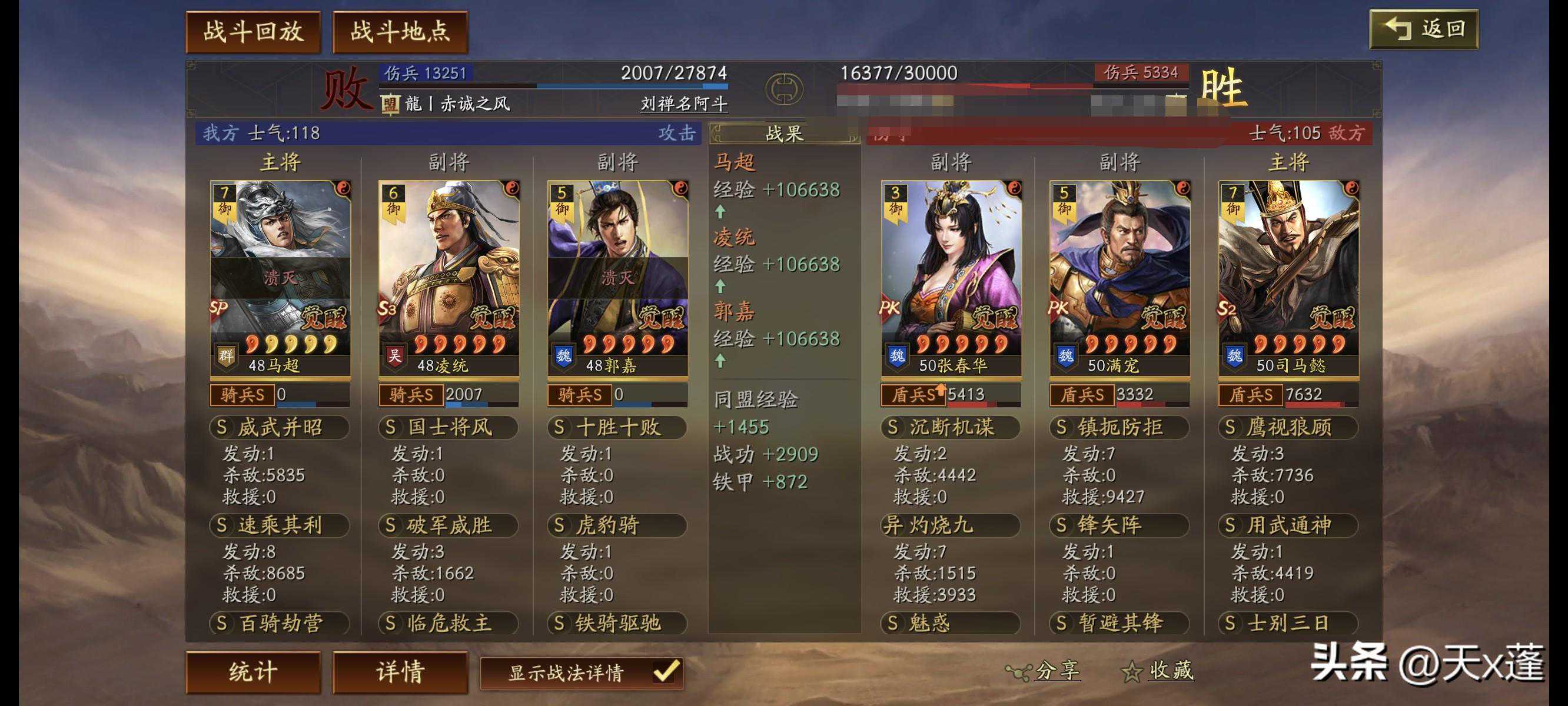
Task: Select the 凌统 general card
Action: pos(449,277)
